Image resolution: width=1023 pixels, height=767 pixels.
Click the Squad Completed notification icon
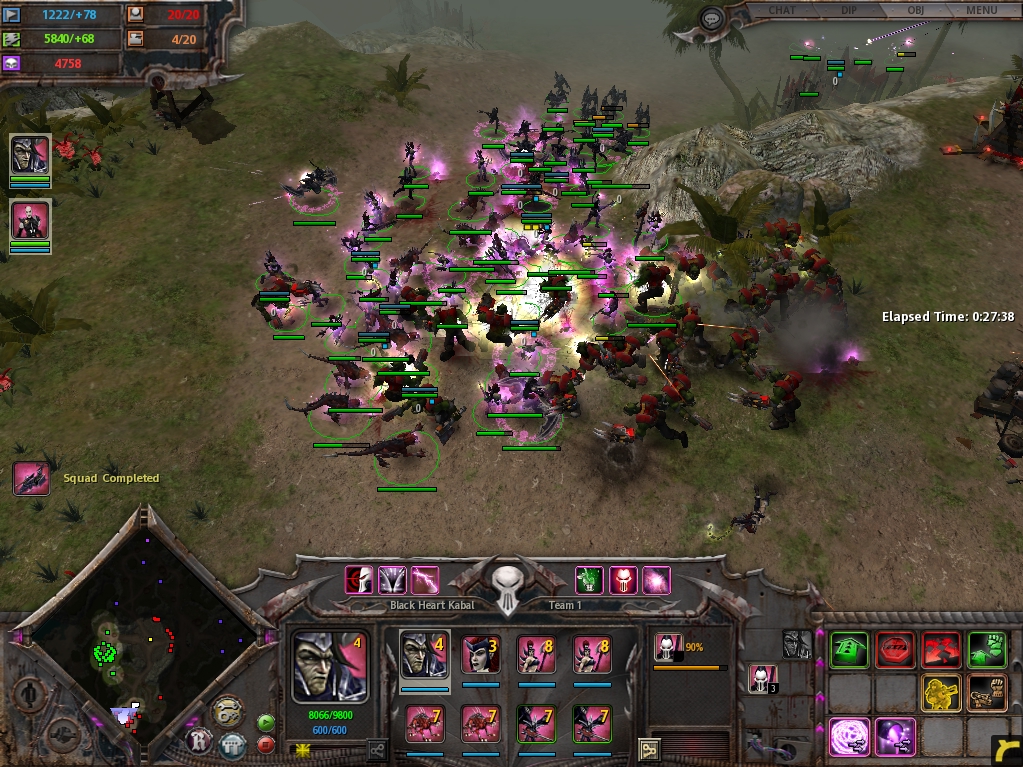(31, 479)
